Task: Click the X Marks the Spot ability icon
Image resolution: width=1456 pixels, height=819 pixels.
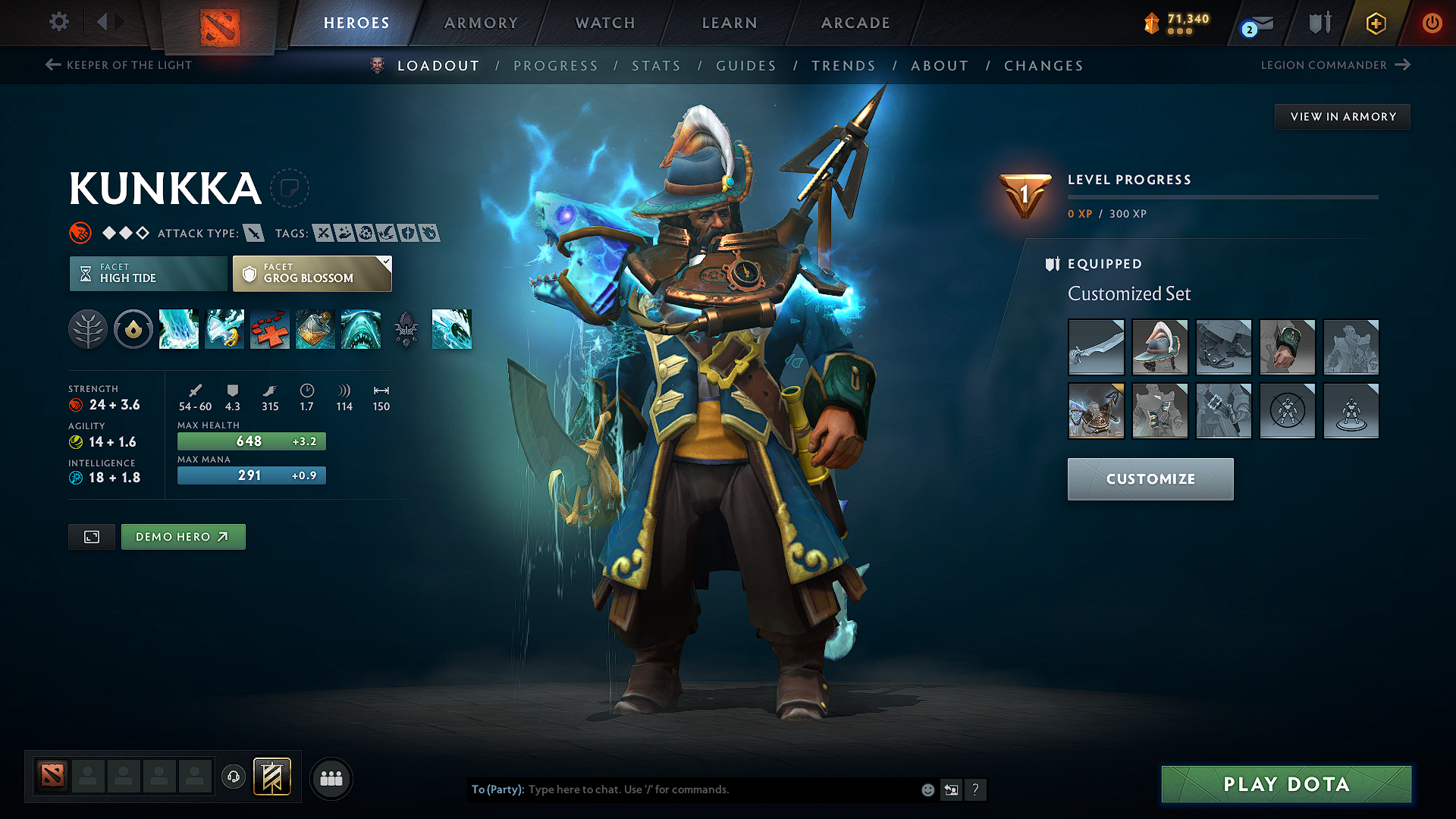Action: tap(270, 329)
